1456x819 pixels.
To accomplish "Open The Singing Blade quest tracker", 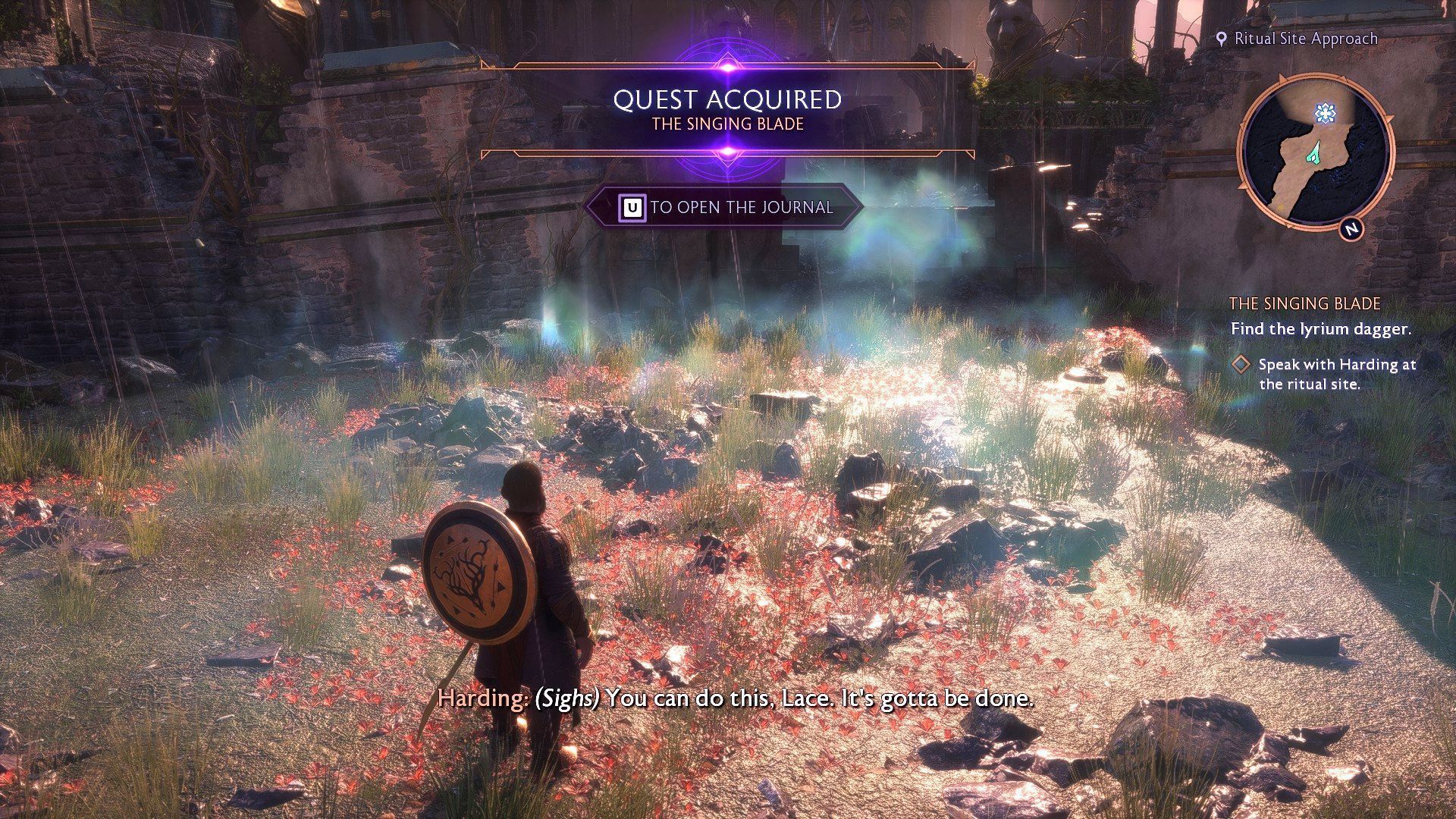I will coord(1304,303).
